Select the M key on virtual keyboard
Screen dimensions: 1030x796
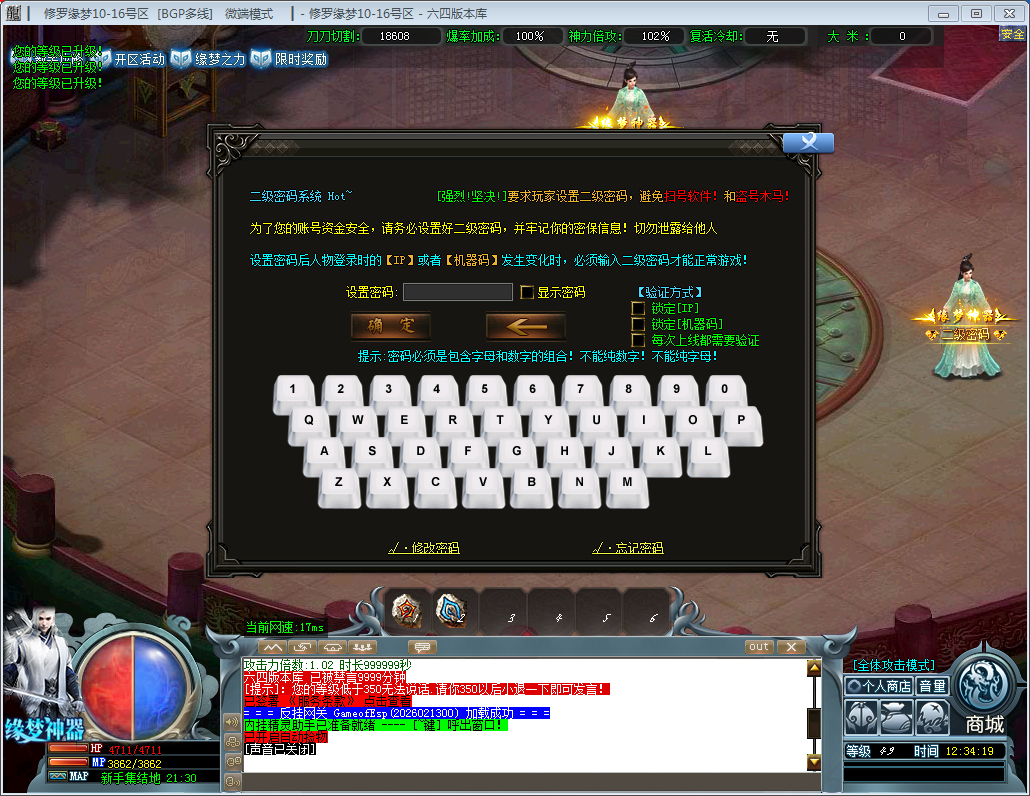(x=627, y=482)
